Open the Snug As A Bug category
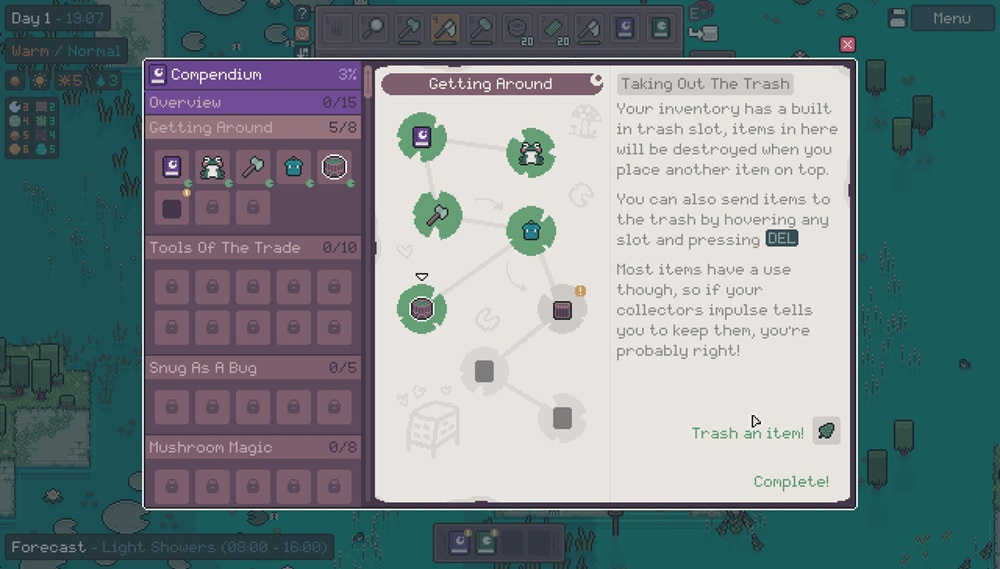Viewport: 1000px width, 569px height. [x=254, y=367]
